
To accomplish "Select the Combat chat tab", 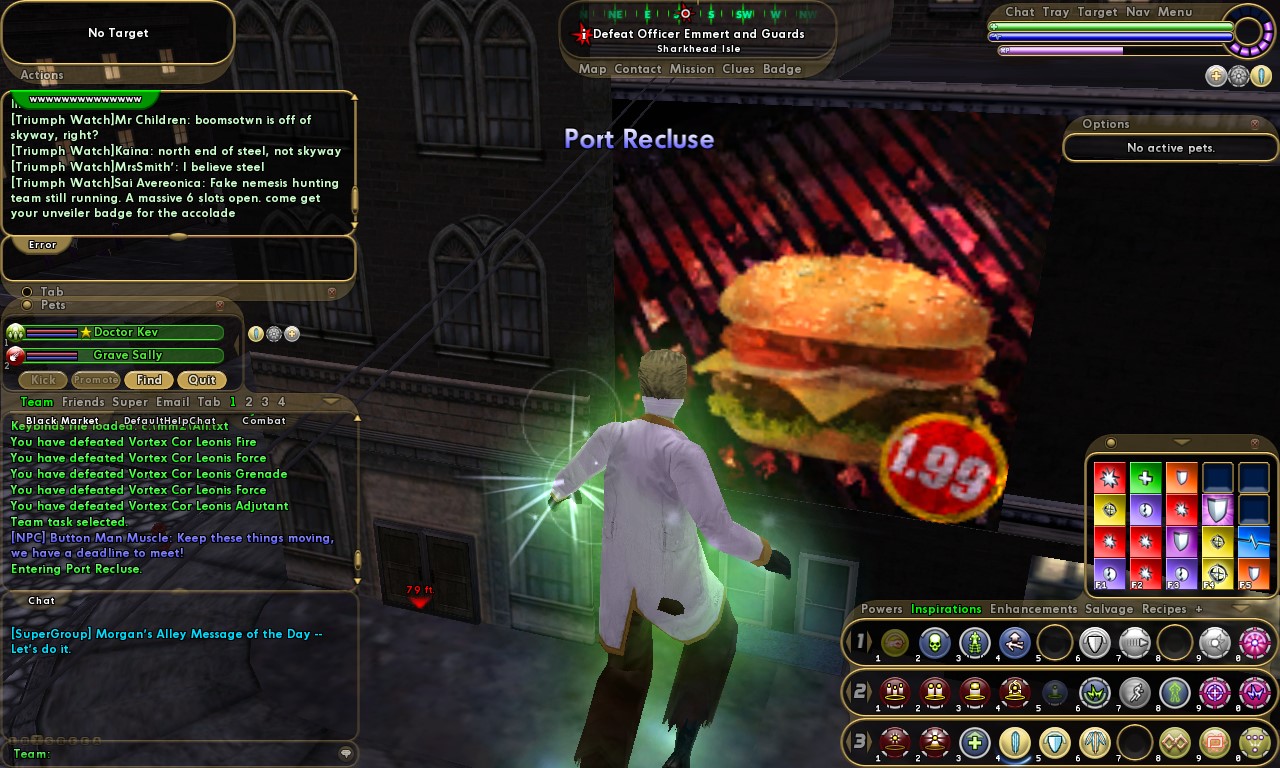I will 264,421.
